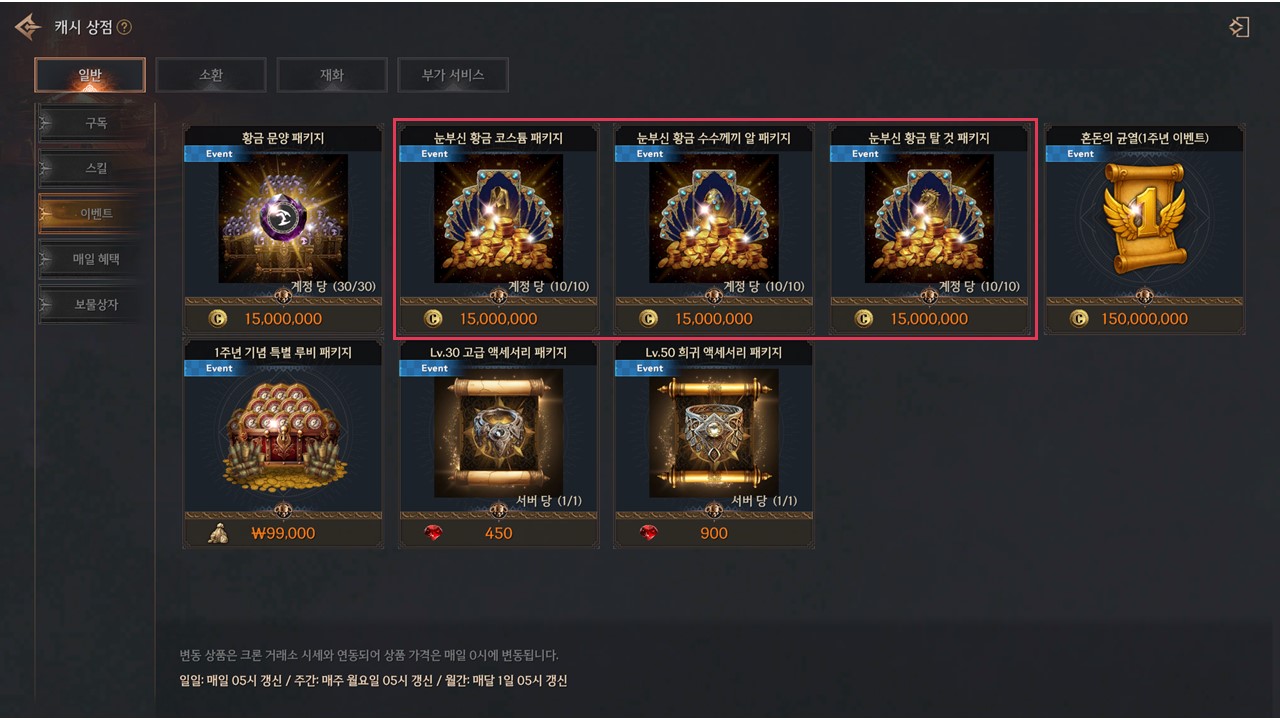Open the 보물상자 category
1280x720 pixels.
click(x=96, y=304)
